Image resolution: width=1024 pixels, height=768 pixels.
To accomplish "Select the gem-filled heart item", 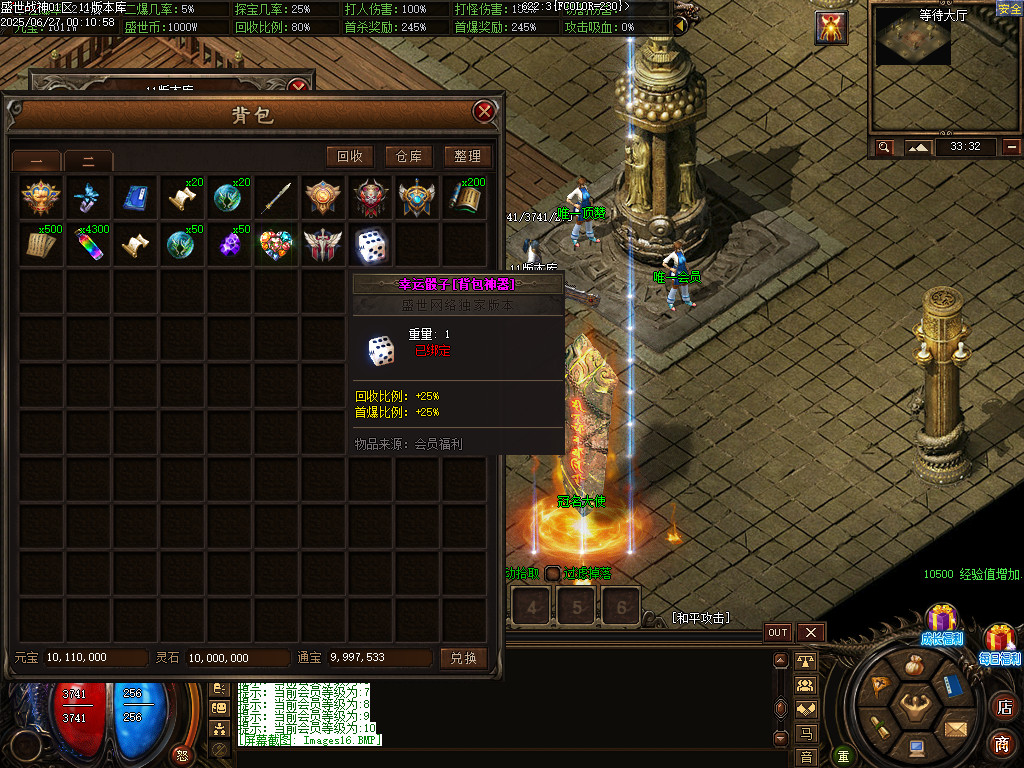I will click(277, 246).
